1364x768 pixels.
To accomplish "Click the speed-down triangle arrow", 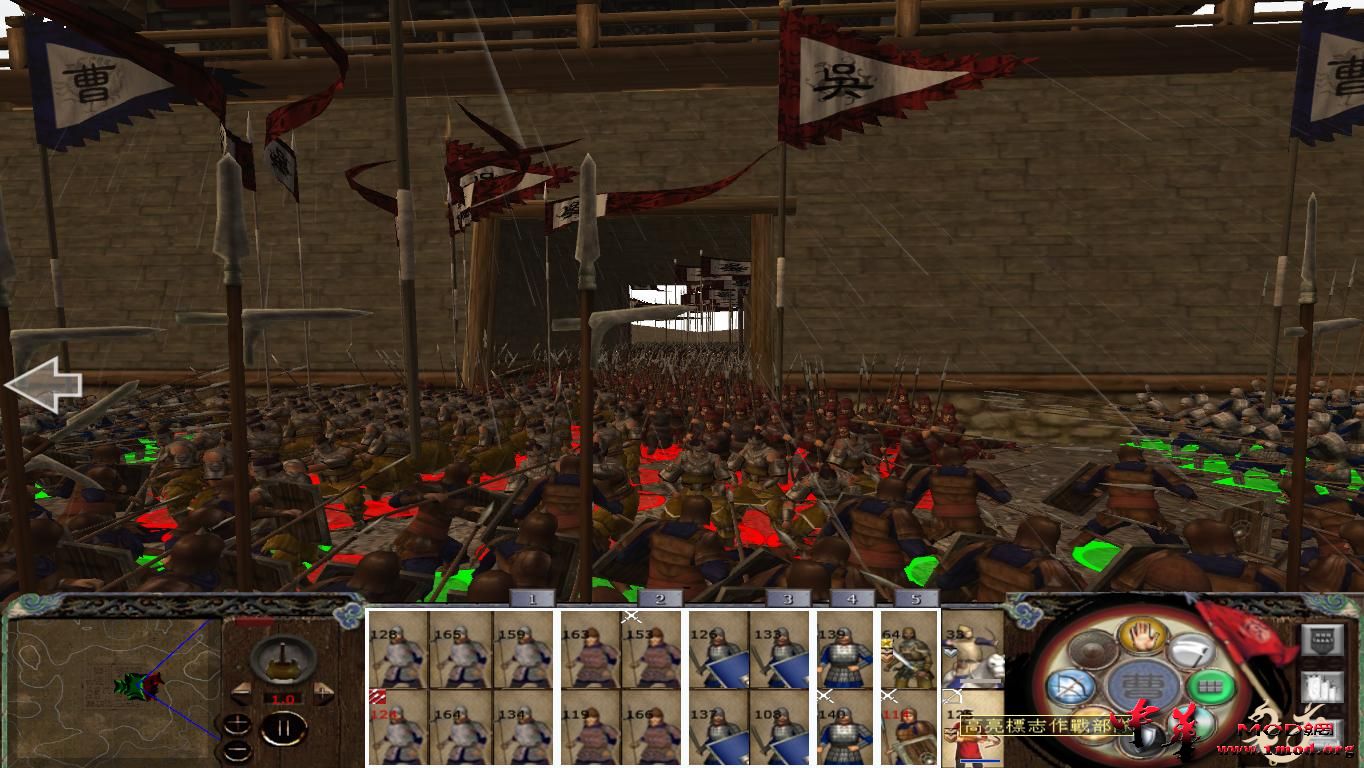I will point(242,693).
